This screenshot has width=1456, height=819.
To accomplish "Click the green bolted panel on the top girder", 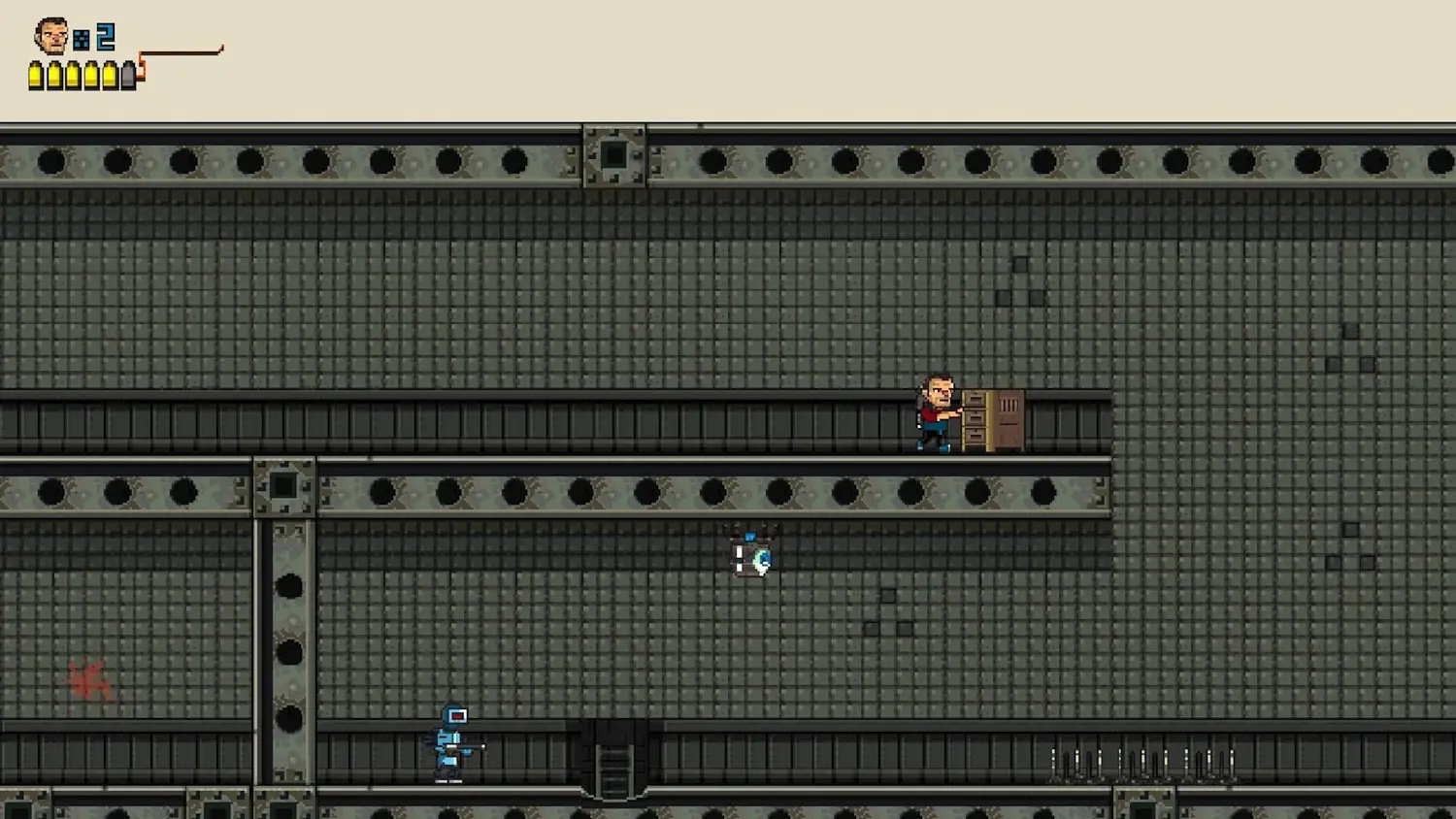I will (614, 155).
